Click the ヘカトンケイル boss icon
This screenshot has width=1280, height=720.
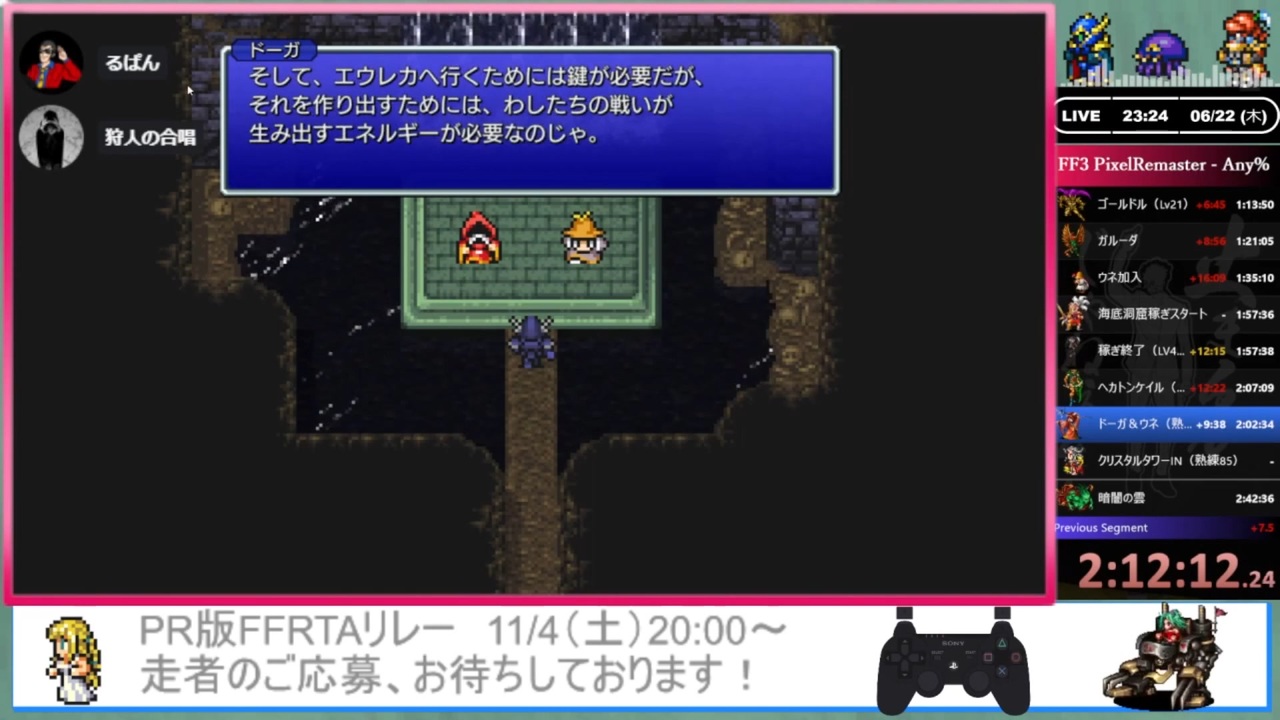pyautogui.click(x=1071, y=387)
